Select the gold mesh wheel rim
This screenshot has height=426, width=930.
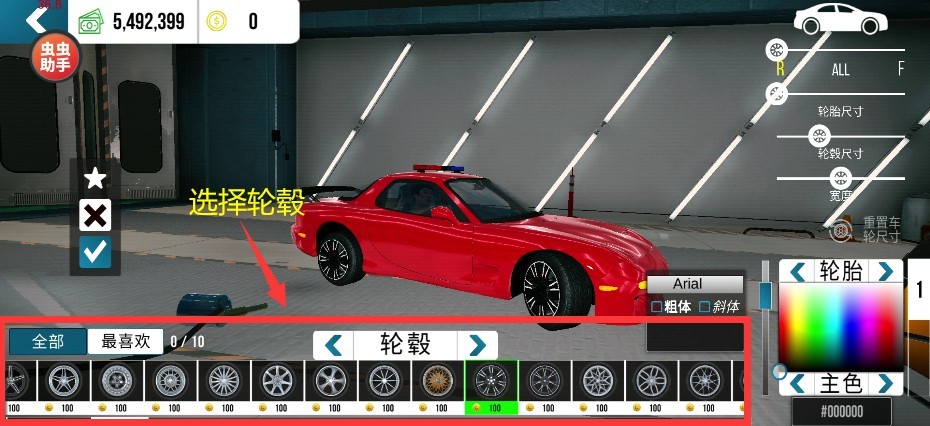coord(437,380)
